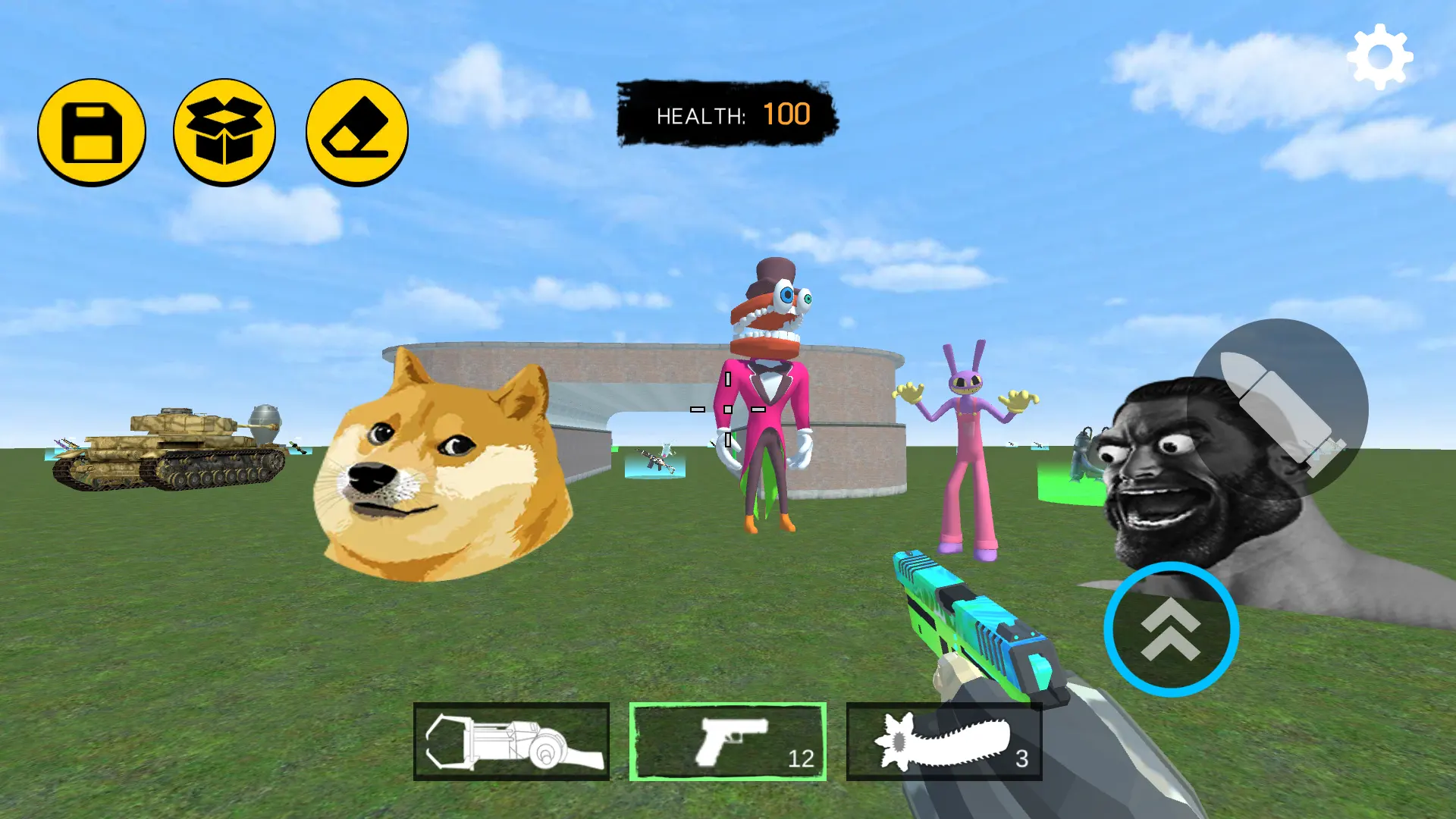Tap the bullet fire button
The image size is (1456, 819).
click(1279, 409)
